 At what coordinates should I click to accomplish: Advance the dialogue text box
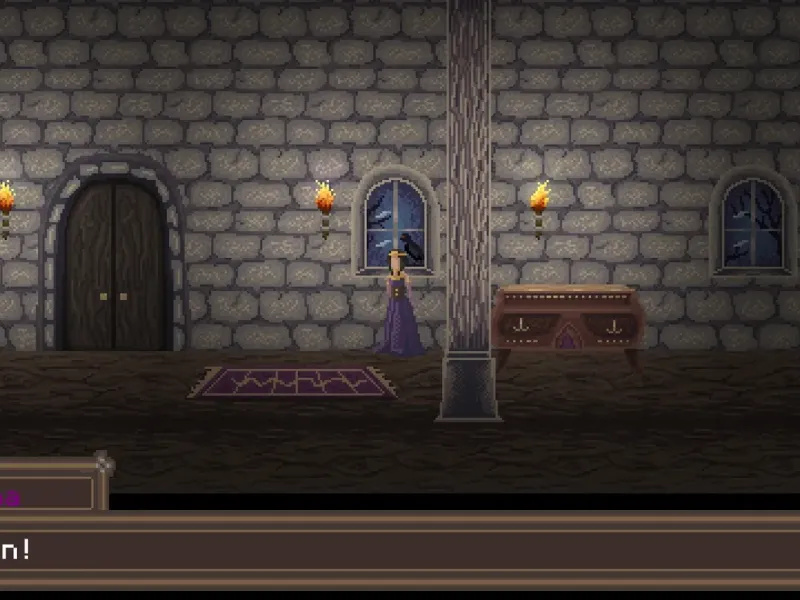(x=400, y=551)
